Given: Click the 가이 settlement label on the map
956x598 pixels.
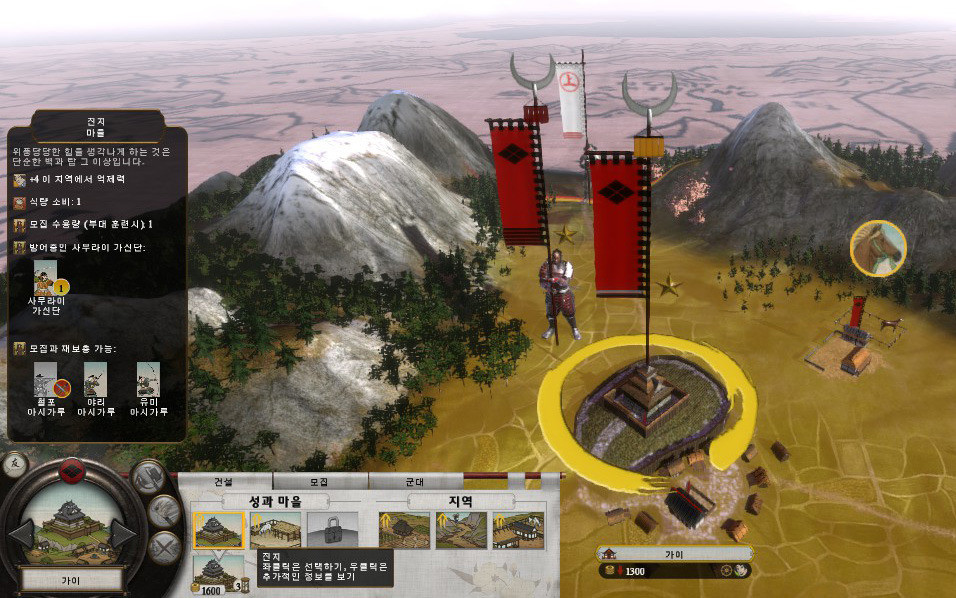Looking at the screenshot, I should [x=674, y=552].
